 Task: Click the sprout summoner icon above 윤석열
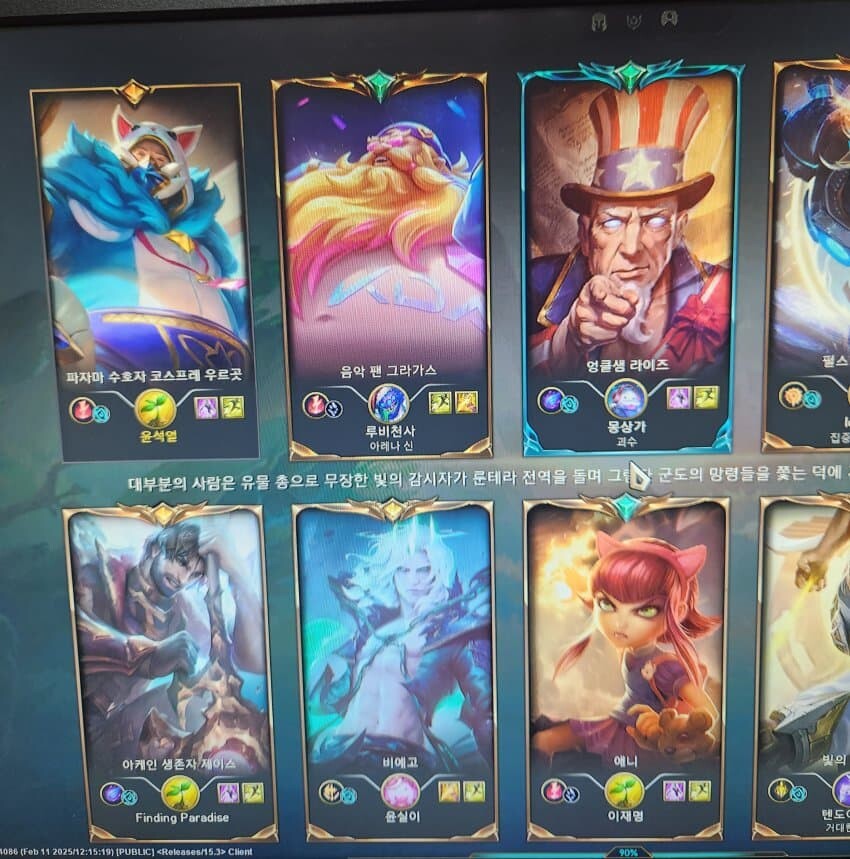pos(154,407)
